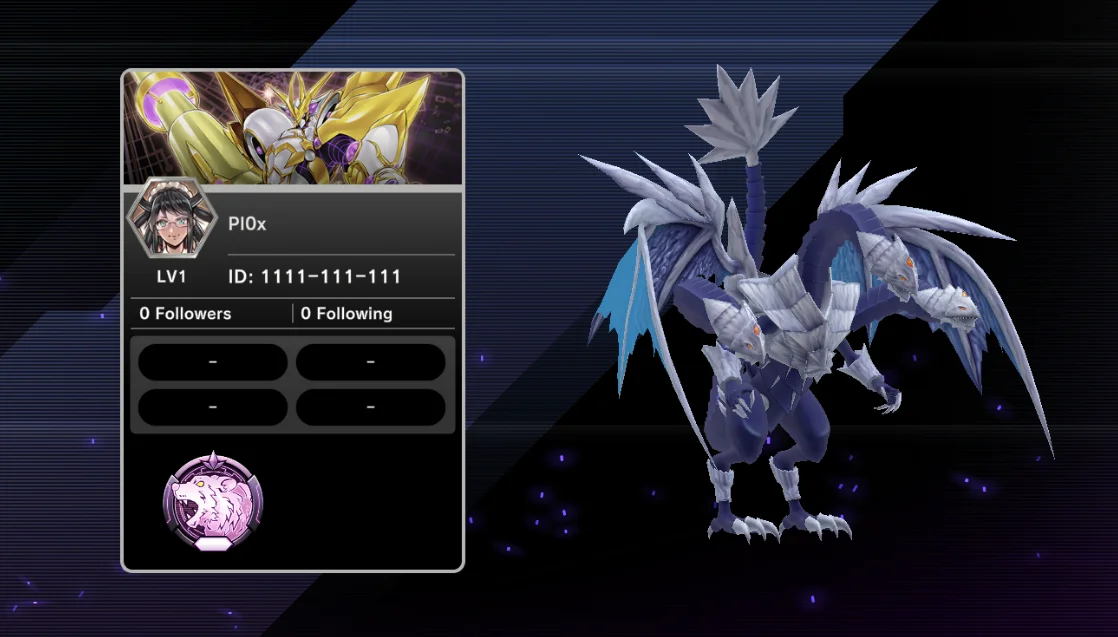This screenshot has width=1118, height=637.
Task: Open the 0 Following list
Action: click(346, 314)
